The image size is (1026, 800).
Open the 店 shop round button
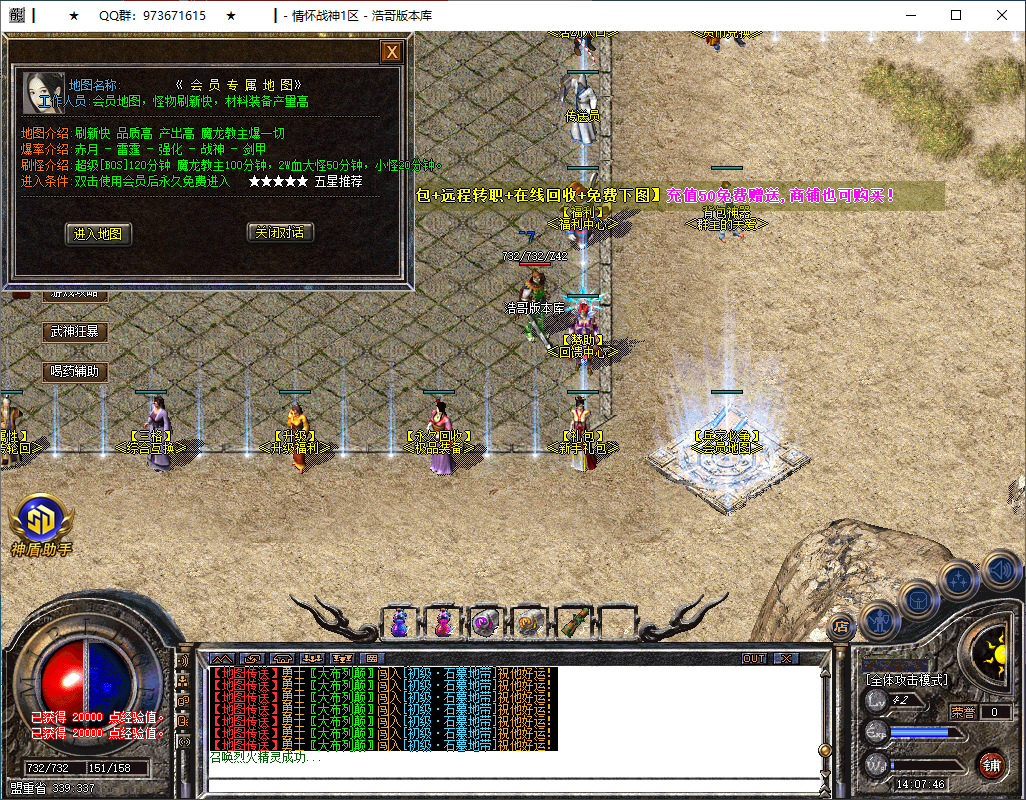point(841,626)
